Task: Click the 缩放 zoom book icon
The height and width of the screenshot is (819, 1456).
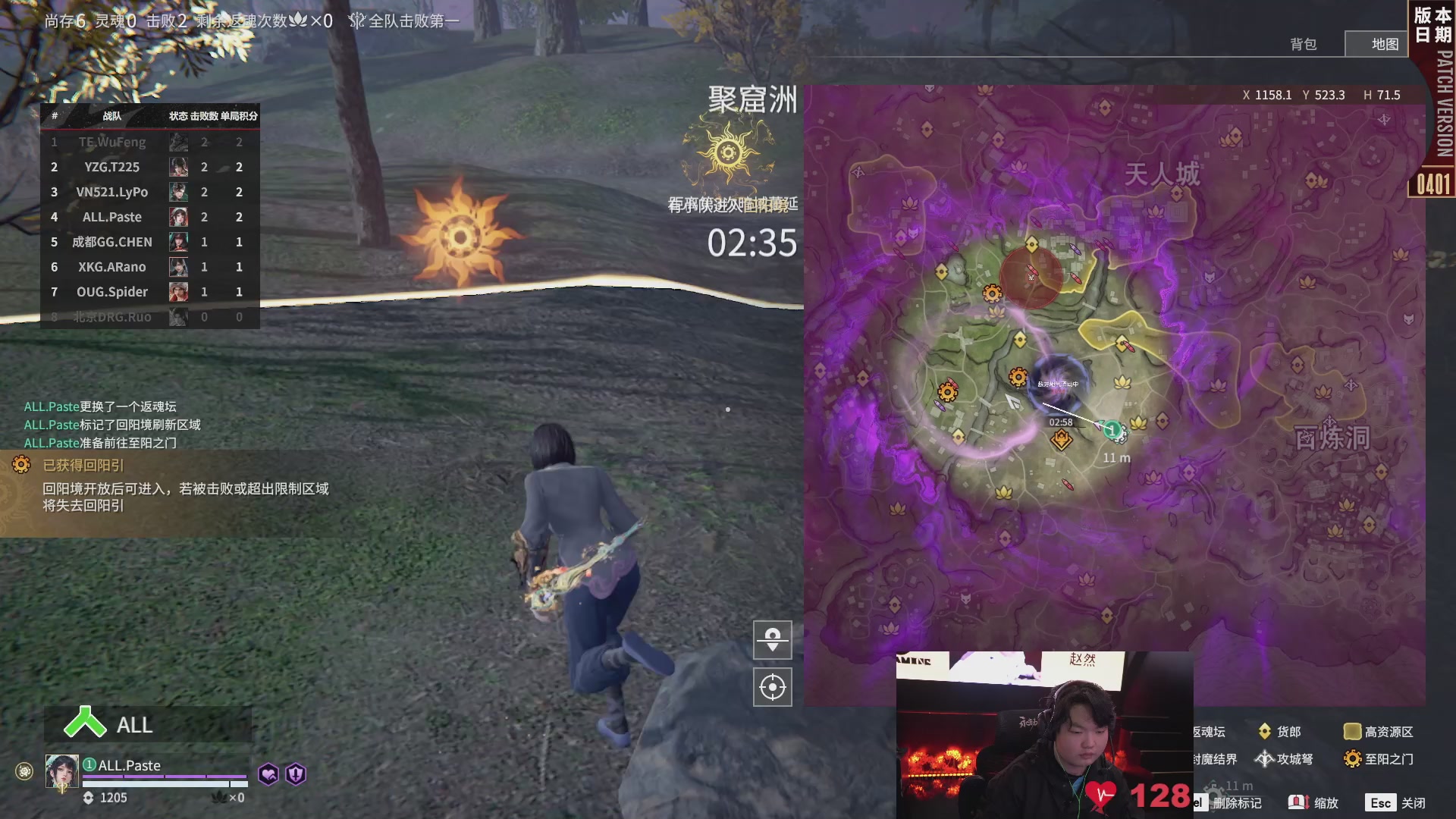Action: tap(1298, 802)
